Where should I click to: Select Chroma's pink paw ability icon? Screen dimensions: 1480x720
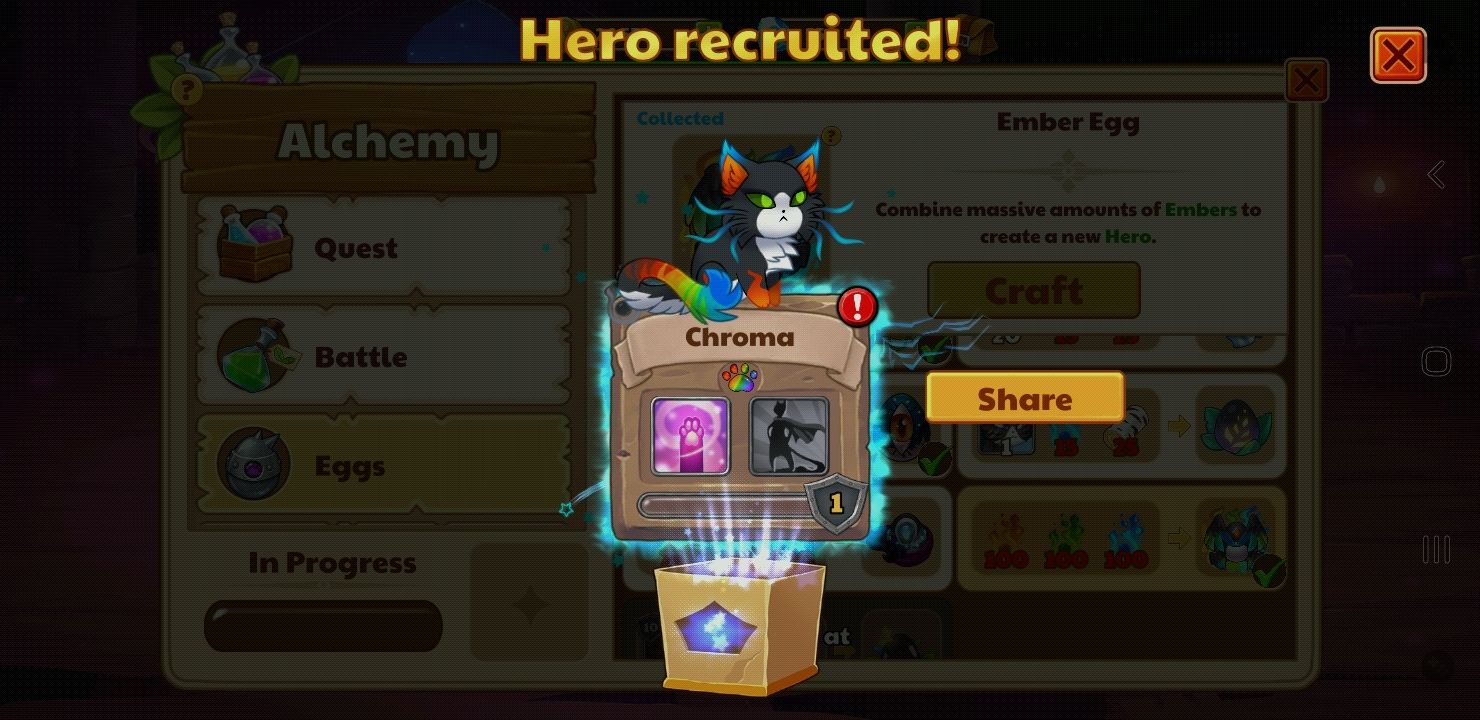690,437
